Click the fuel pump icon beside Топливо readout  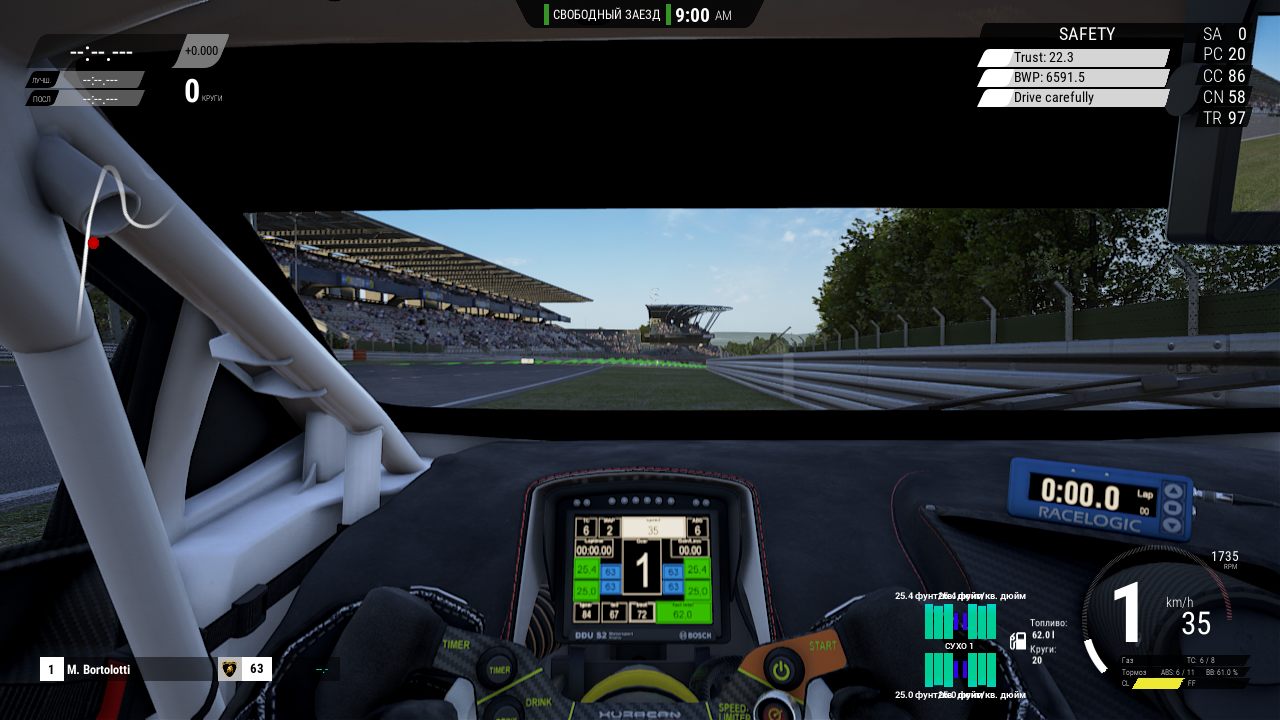coord(1019,641)
